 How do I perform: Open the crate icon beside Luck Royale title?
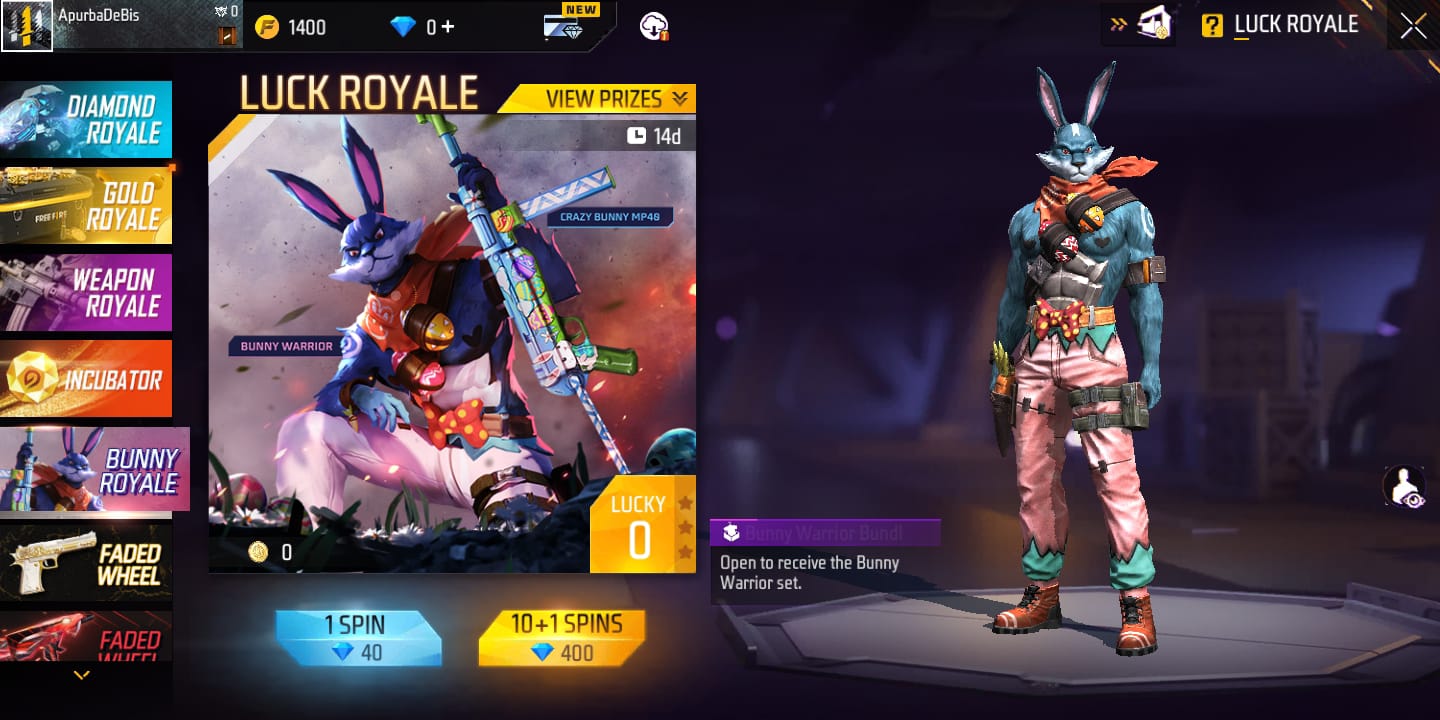1154,24
